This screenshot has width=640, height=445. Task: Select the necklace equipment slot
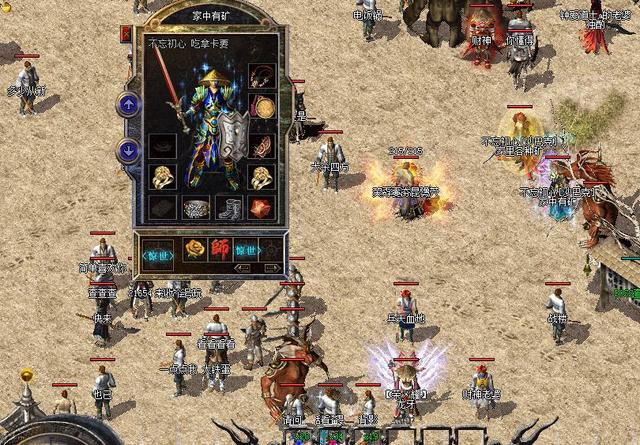tap(263, 77)
